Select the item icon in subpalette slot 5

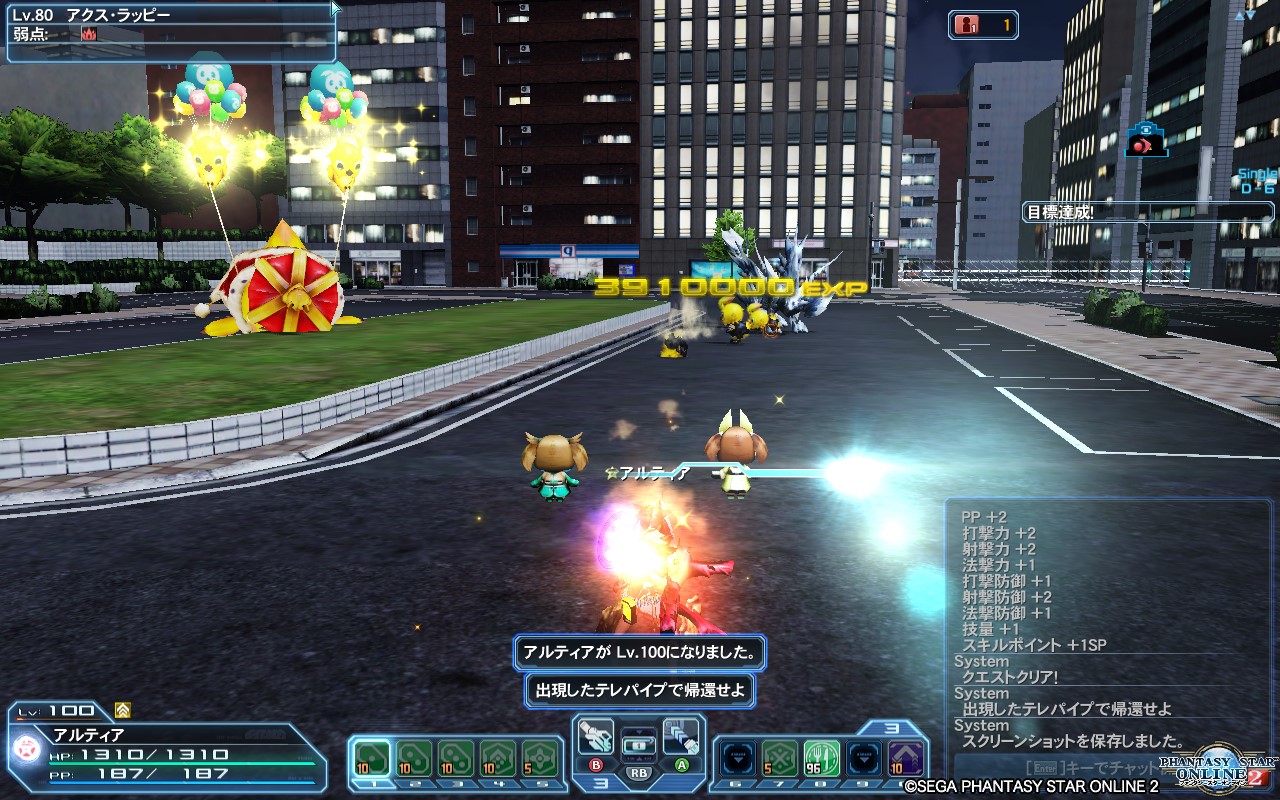tap(538, 757)
